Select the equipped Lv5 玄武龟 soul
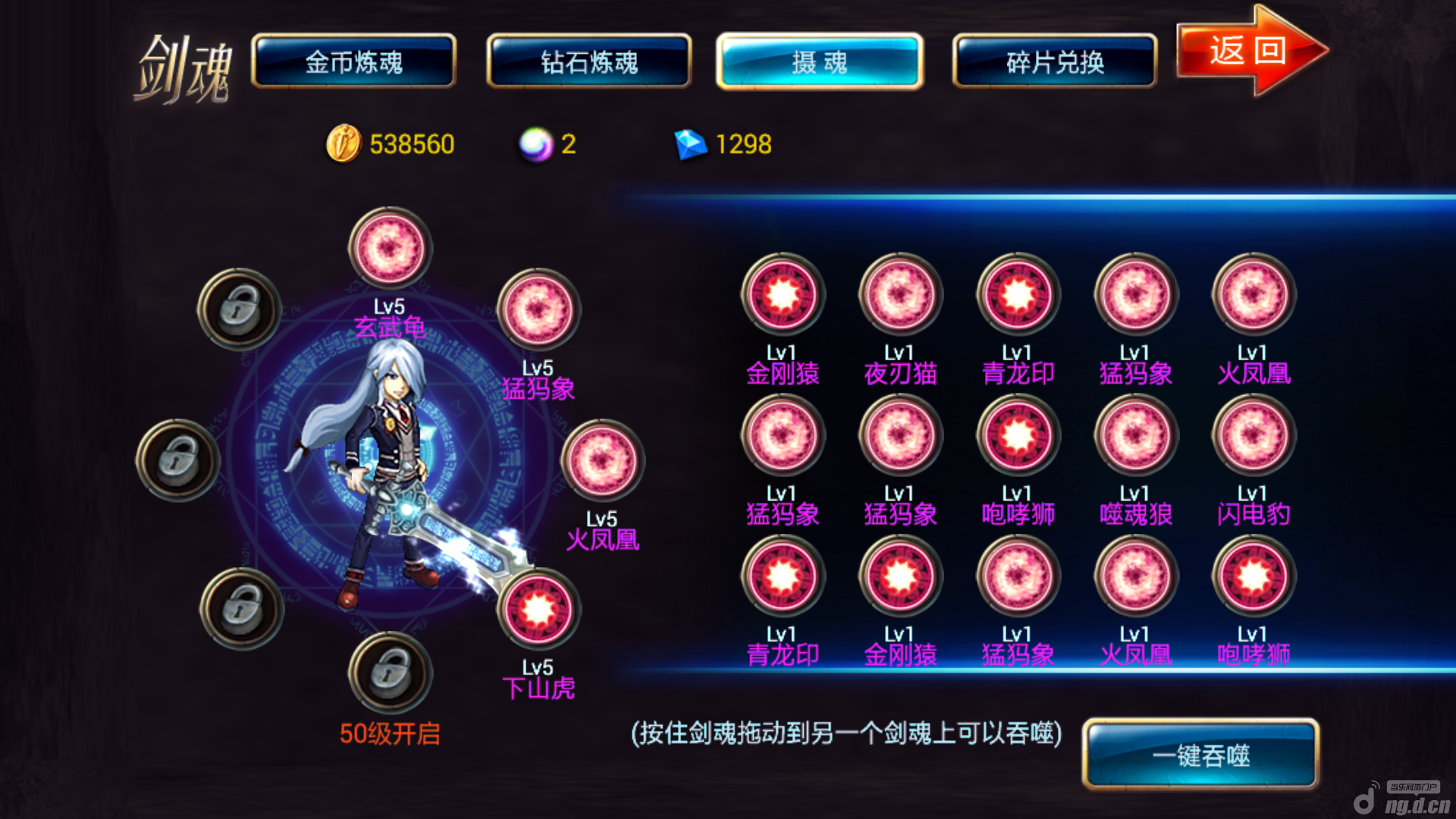Image resolution: width=1456 pixels, height=819 pixels. (390, 249)
